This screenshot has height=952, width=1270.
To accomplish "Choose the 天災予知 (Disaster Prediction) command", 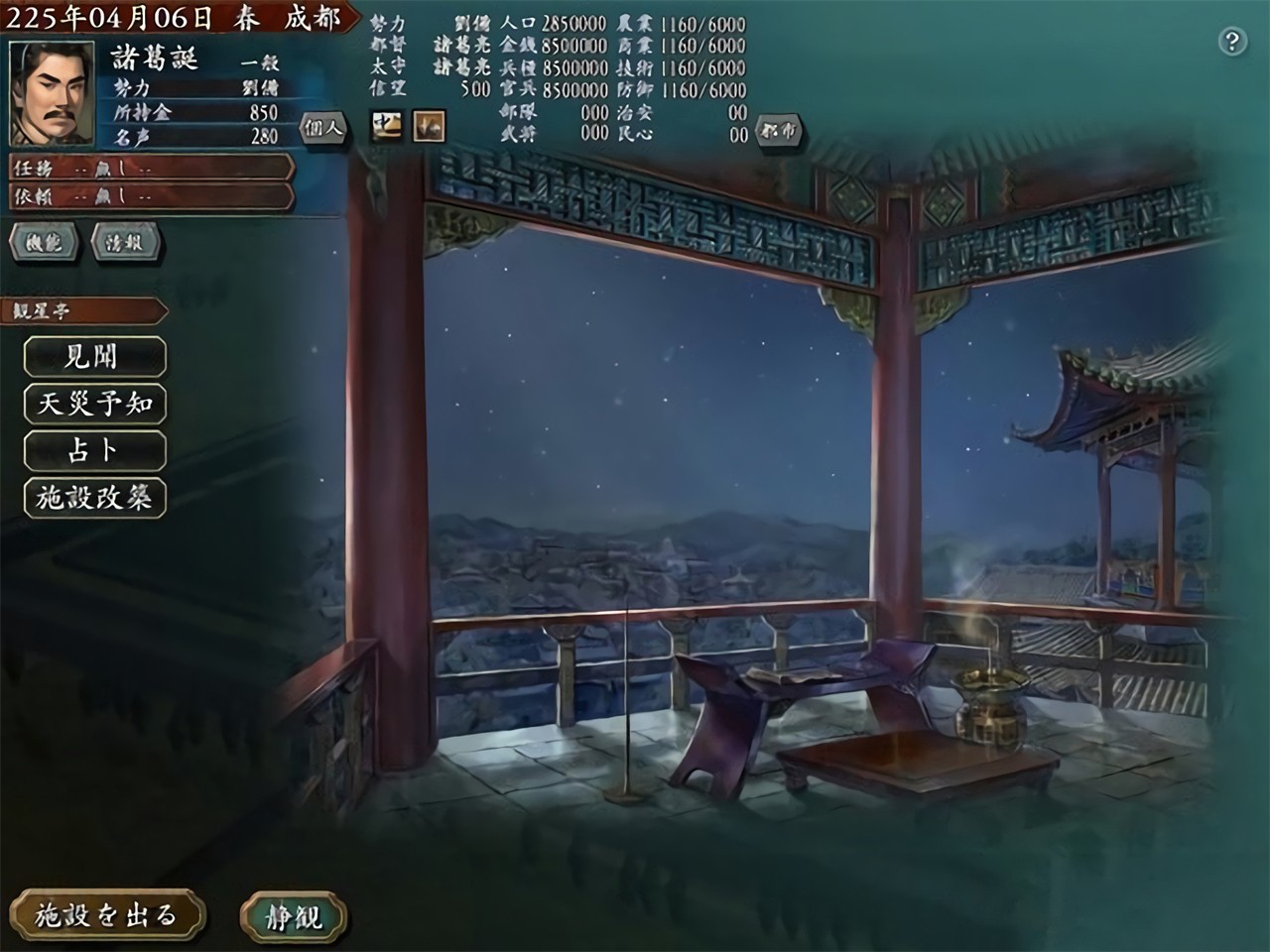I will (x=94, y=405).
